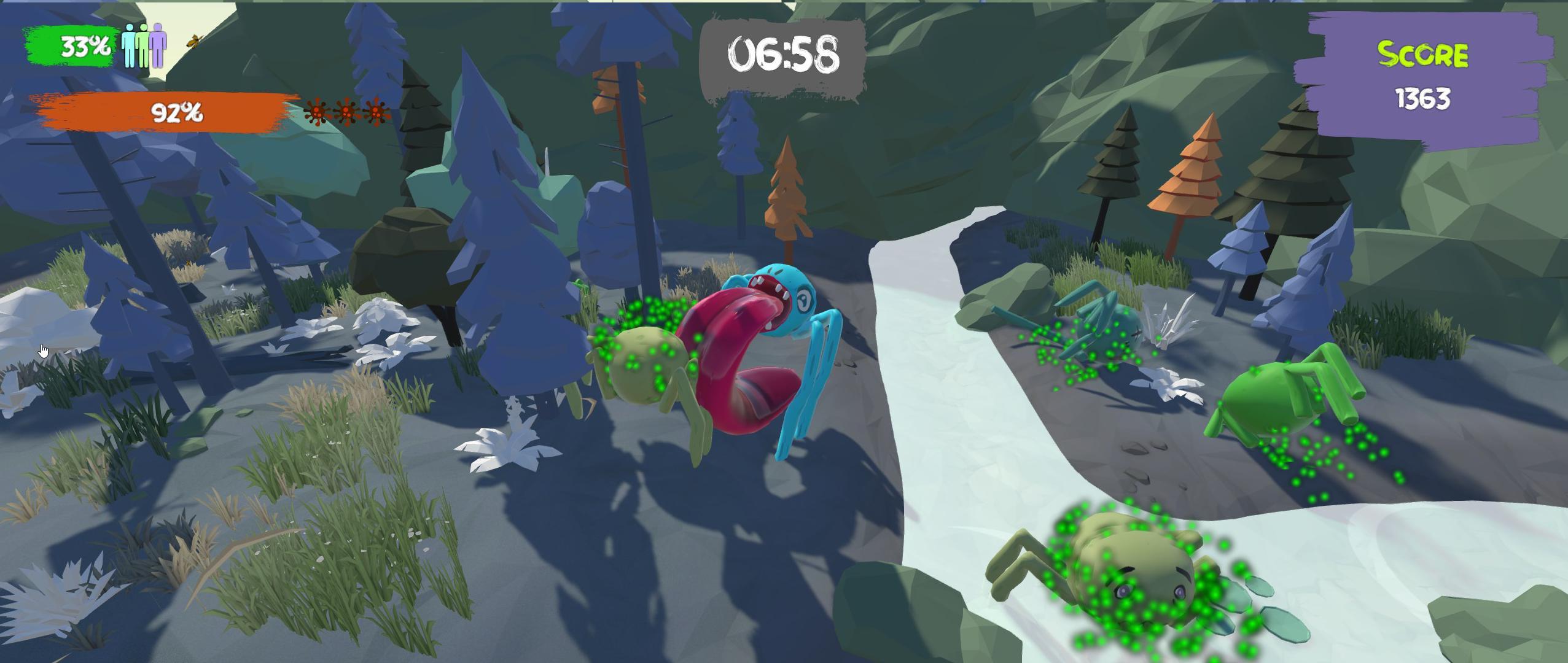Screen dimensions: 1568x663
Task: Click the first red virus icon
Action: tap(315, 114)
